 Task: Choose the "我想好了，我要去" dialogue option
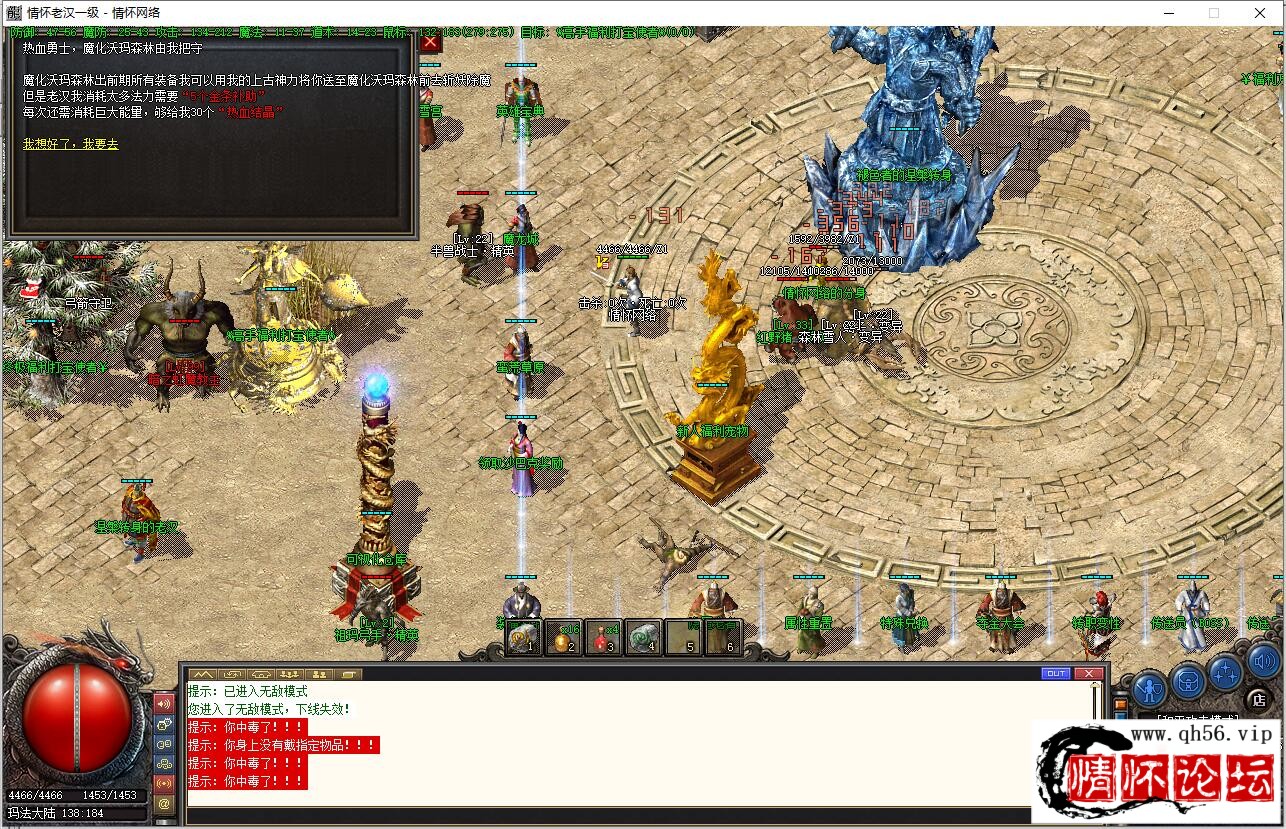tap(70, 144)
